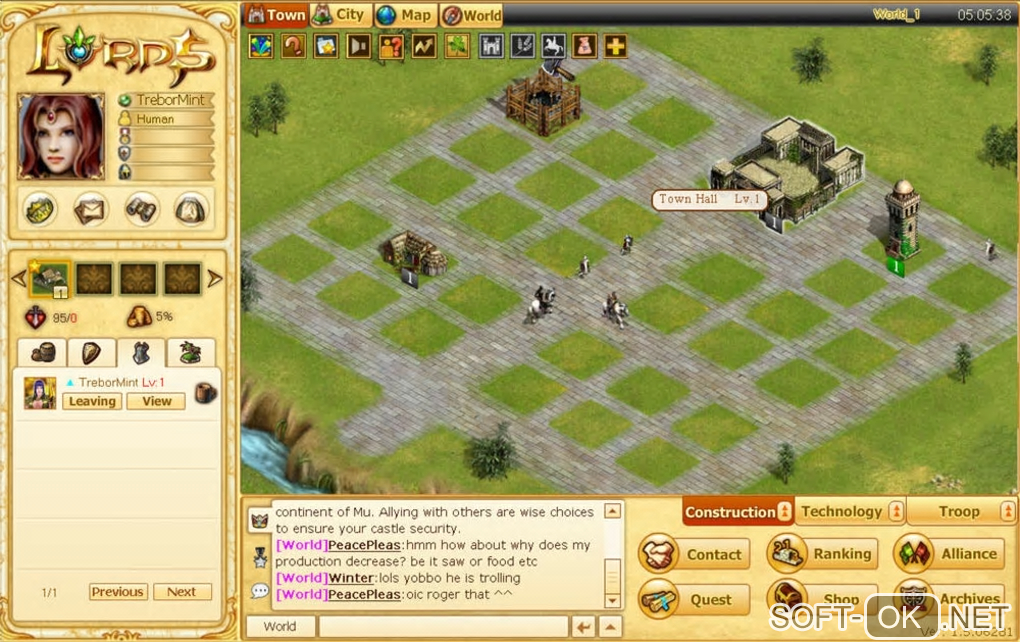1020x642 pixels.
Task: View the TreborMint hero details
Action: 157,401
